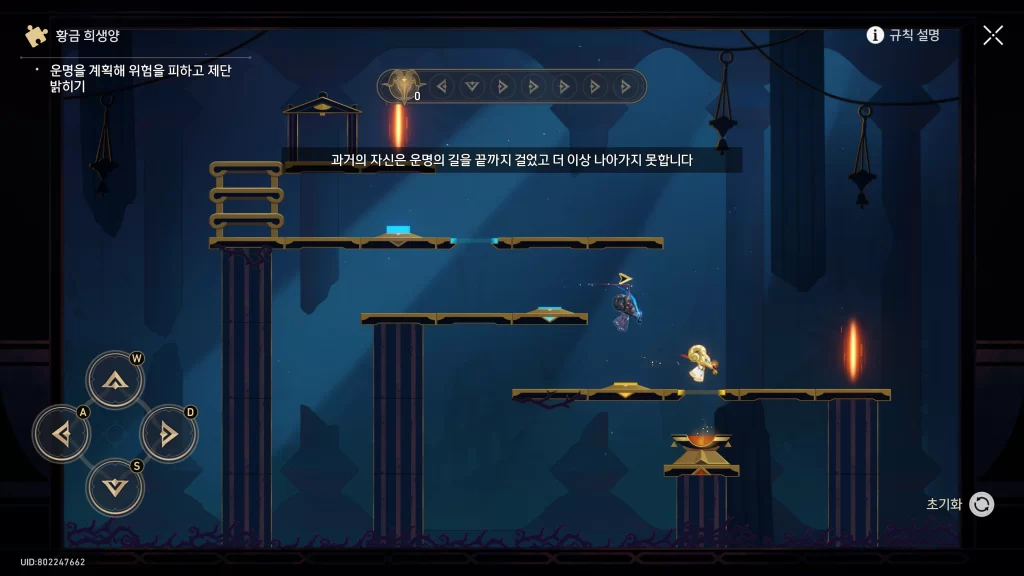This screenshot has width=1024, height=576.
Task: Tap the up arrow W direction button
Action: point(115,380)
